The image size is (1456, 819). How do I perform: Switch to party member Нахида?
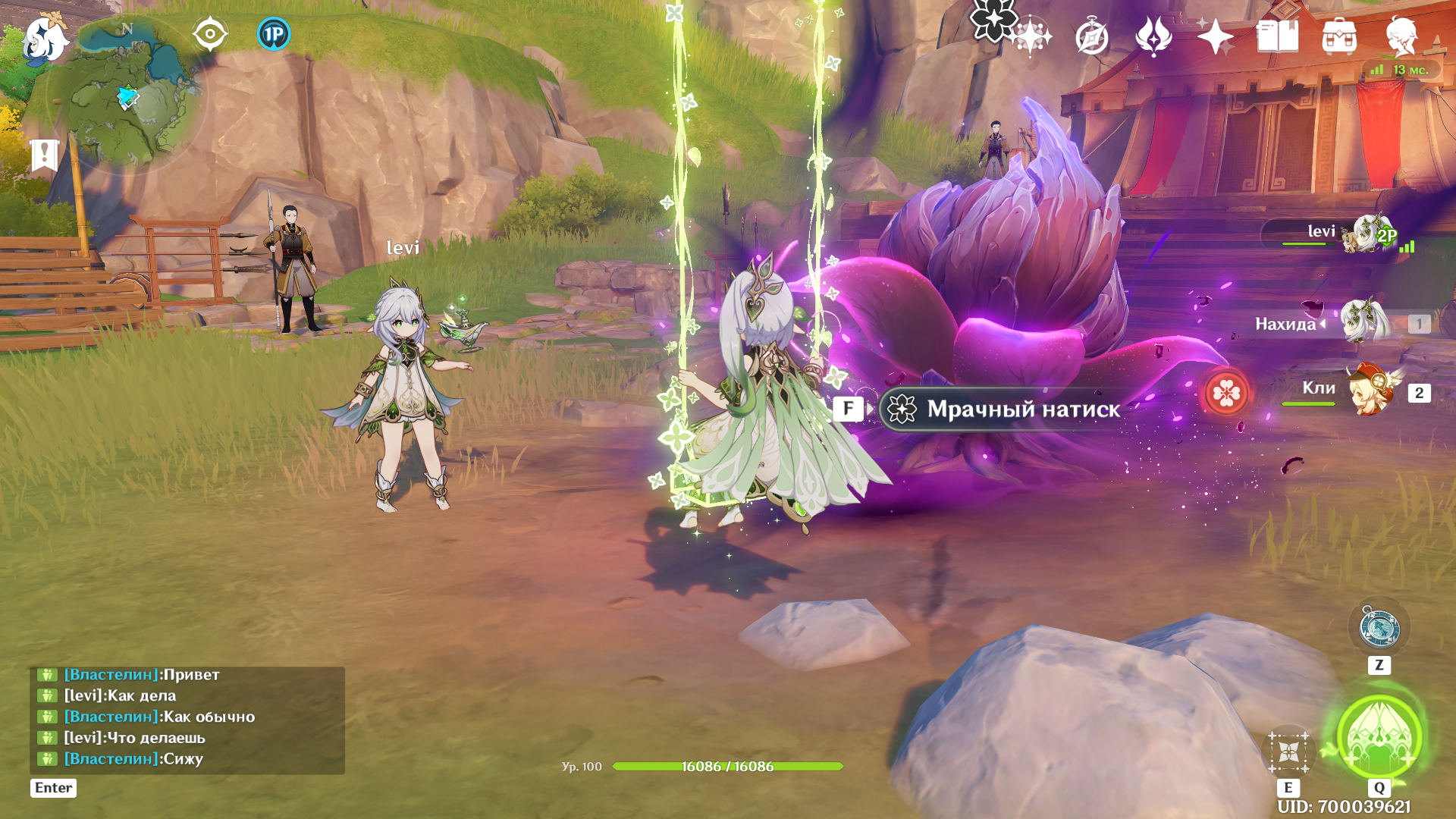[1365, 323]
